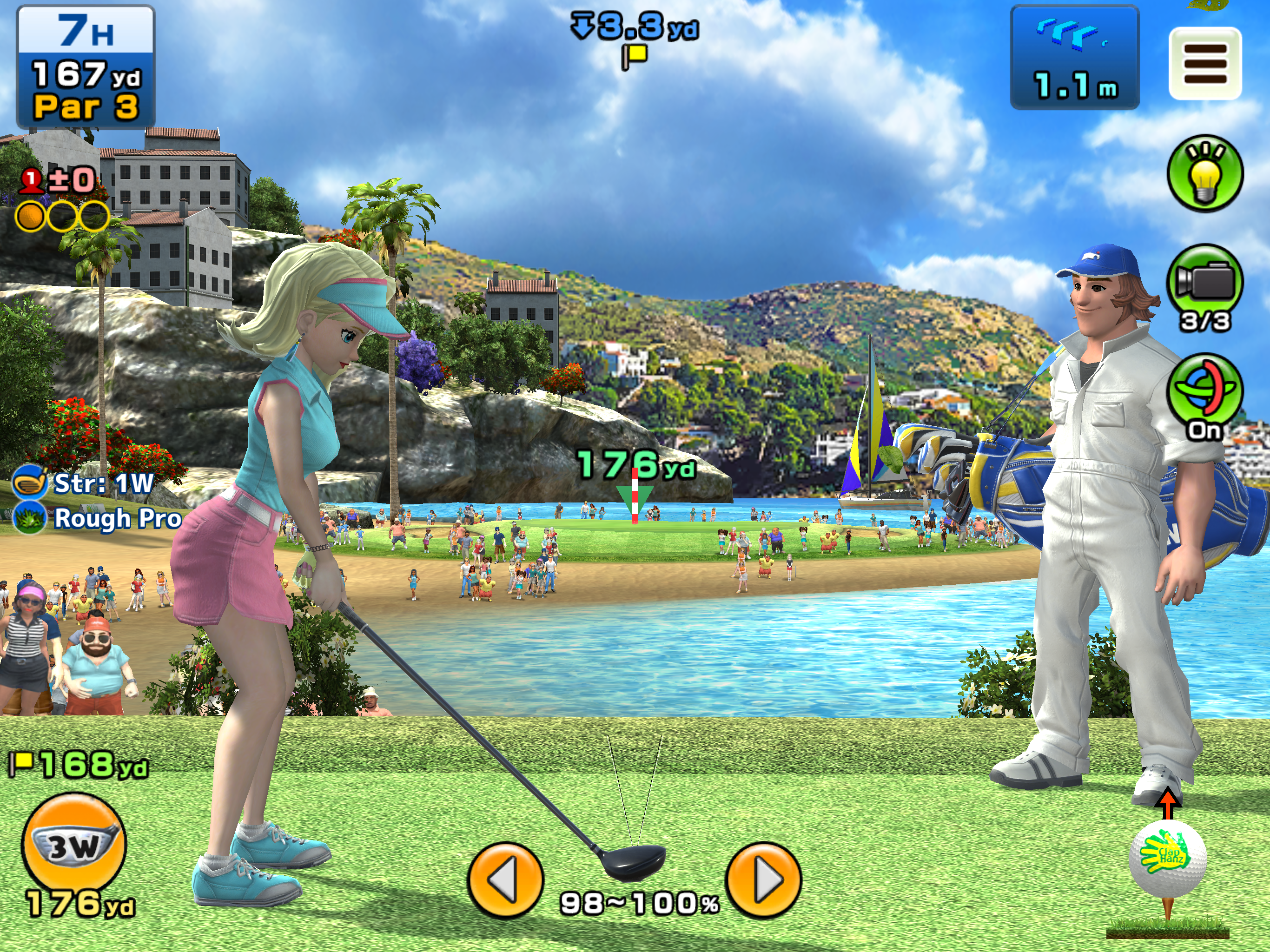Viewport: 1270px width, 952px height.
Task: Select the golf ball on the tee
Action: pos(1167,859)
